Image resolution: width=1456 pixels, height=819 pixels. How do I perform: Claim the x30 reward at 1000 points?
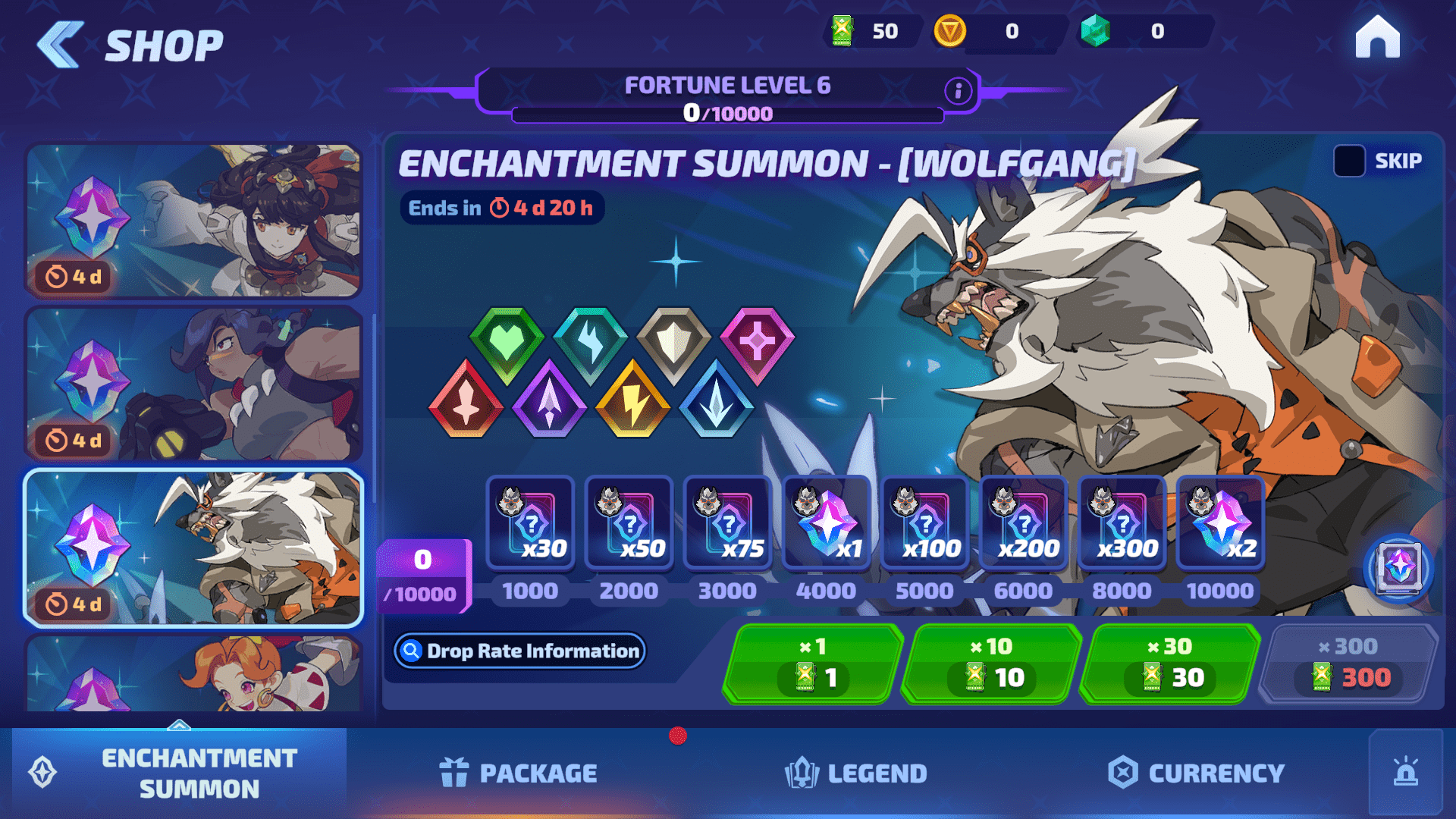click(530, 523)
